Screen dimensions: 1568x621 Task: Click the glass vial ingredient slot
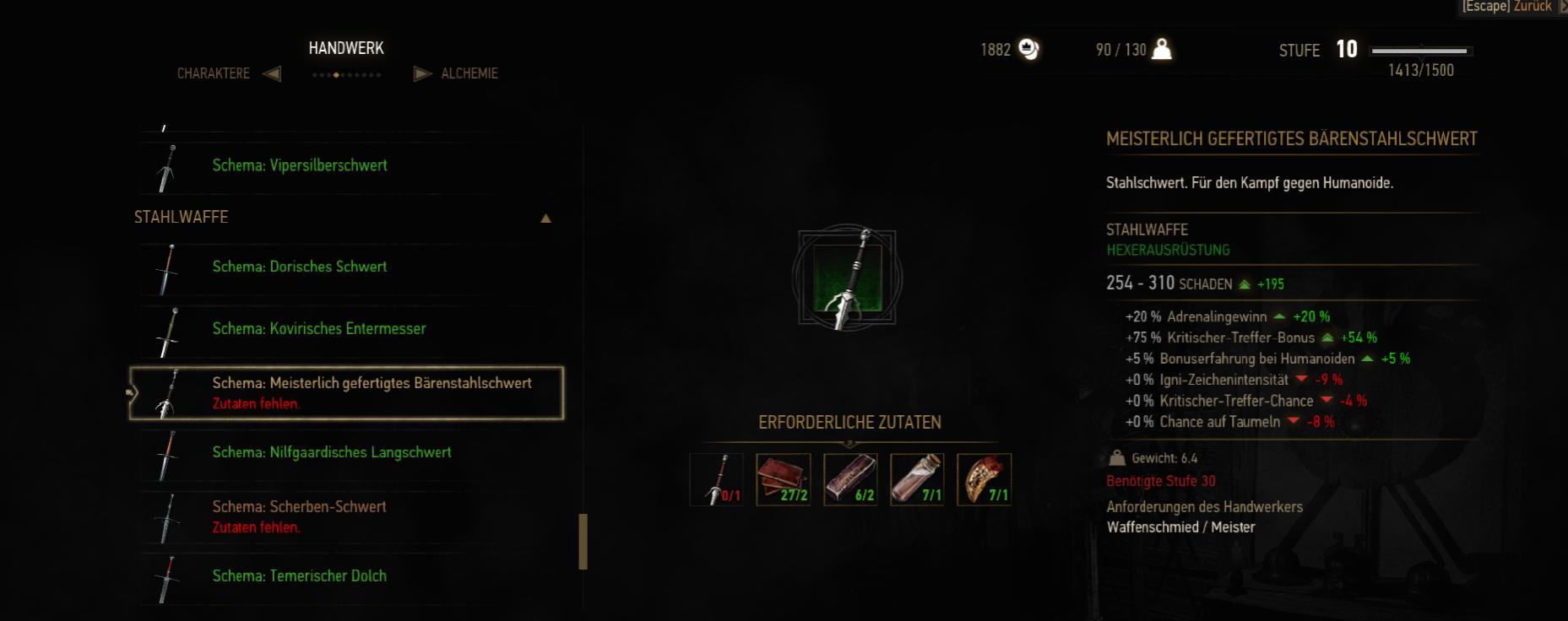coord(917,479)
